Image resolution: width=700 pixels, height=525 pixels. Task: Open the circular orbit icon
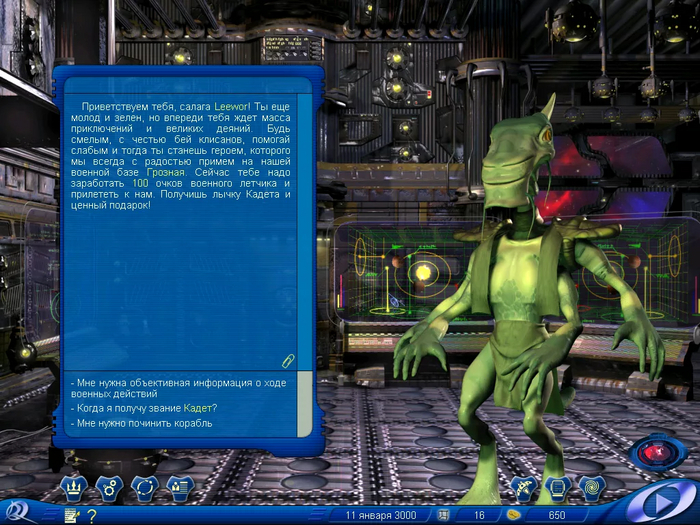144,488
